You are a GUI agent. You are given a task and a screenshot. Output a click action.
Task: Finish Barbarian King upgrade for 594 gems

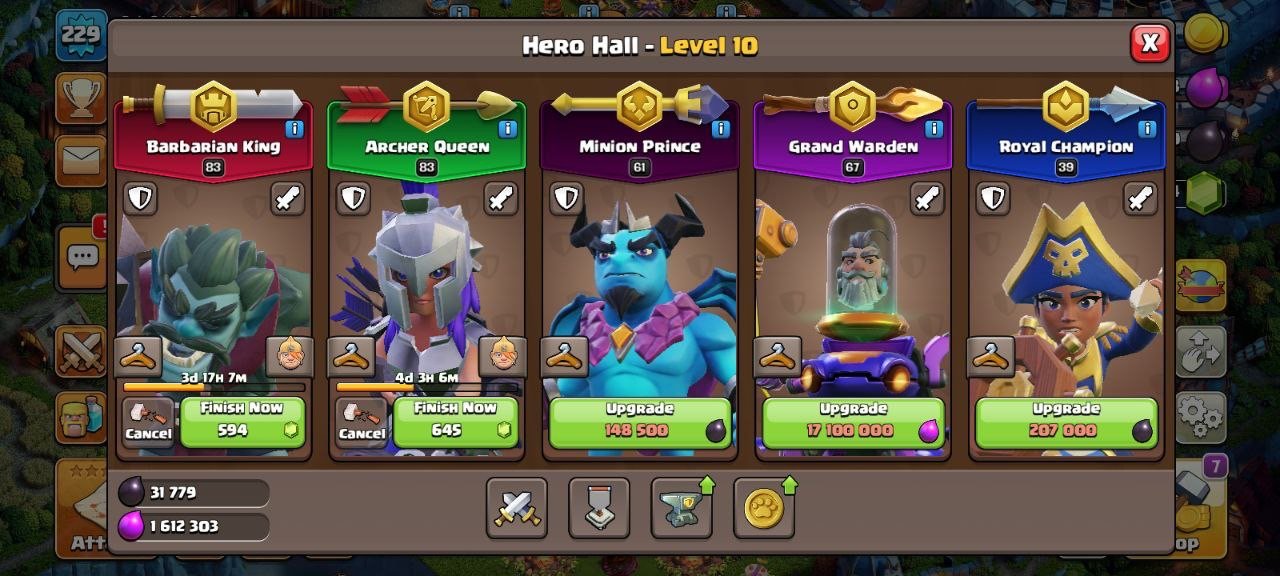click(243, 422)
